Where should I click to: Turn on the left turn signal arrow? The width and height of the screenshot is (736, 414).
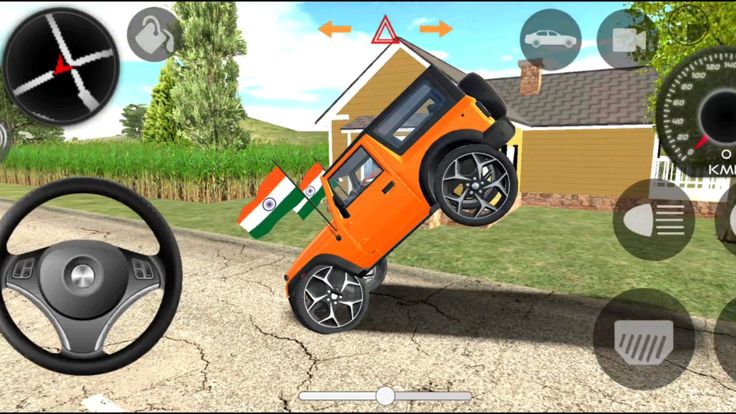(x=335, y=29)
